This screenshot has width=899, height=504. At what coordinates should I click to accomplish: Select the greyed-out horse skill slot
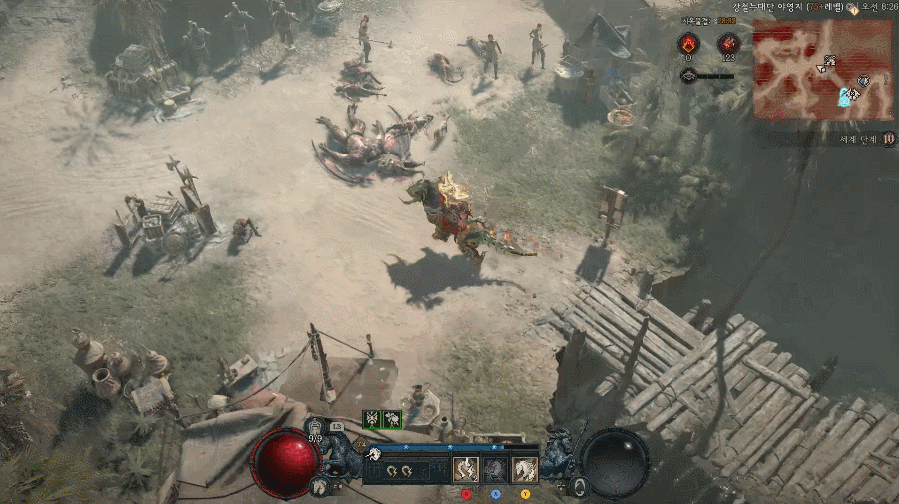496,470
